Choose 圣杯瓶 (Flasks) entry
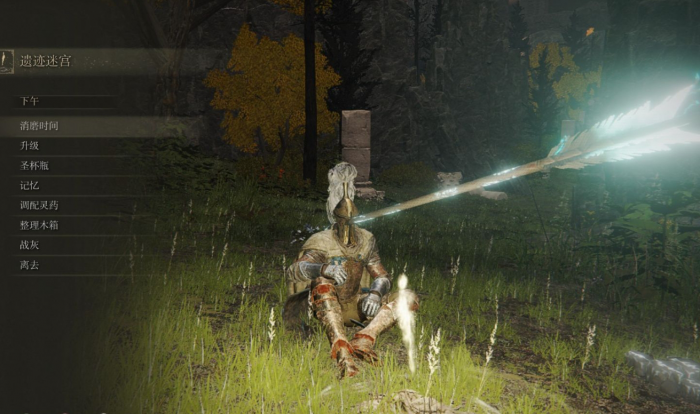The image size is (700, 414). point(34,165)
